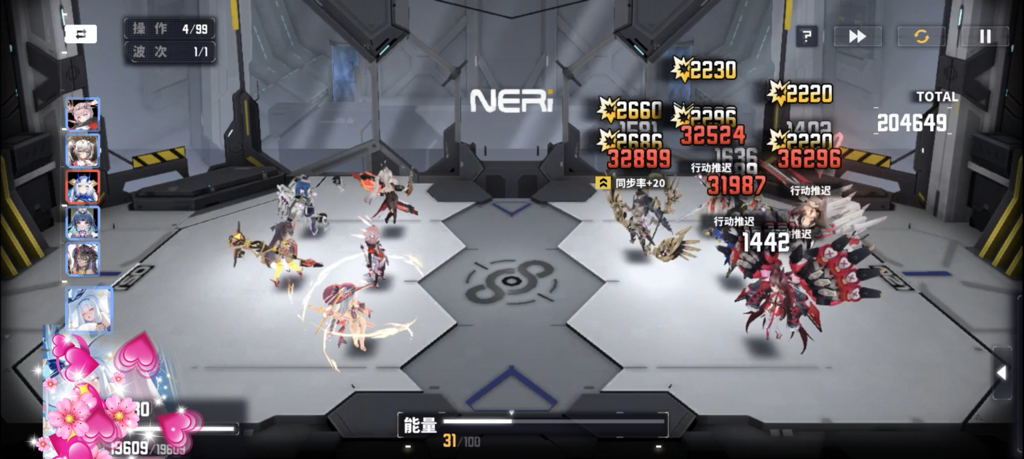Screen dimensions: 1024x459
Task: Select the red-framed blue-haired character portrait
Action: point(83,187)
